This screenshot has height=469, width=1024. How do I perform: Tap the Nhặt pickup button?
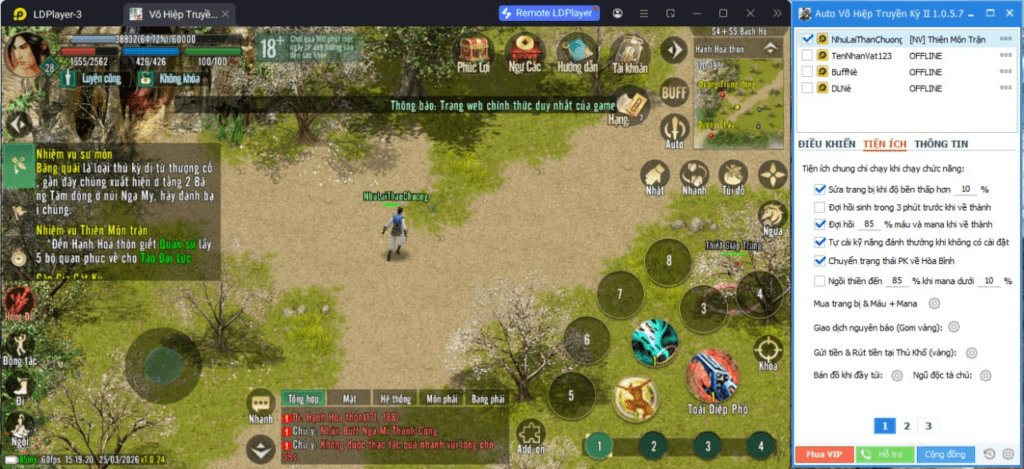[656, 177]
